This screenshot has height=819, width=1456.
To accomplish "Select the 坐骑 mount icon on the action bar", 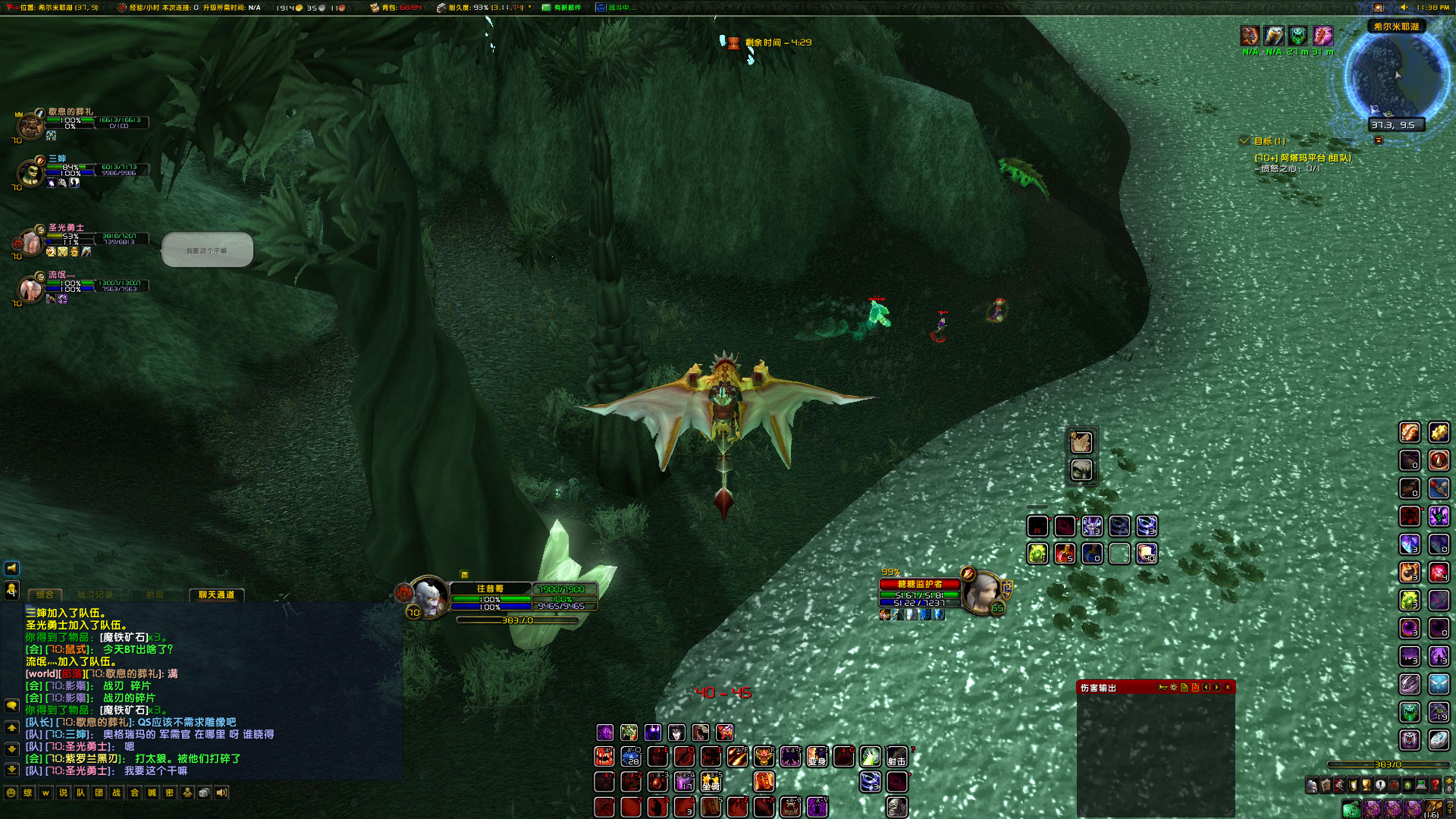I will pos(711,783).
